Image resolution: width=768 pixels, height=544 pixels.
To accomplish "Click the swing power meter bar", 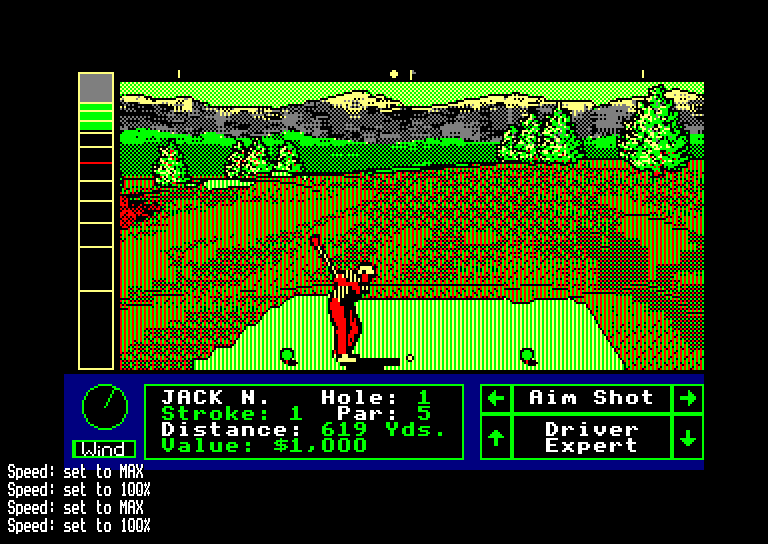I will click(96, 220).
